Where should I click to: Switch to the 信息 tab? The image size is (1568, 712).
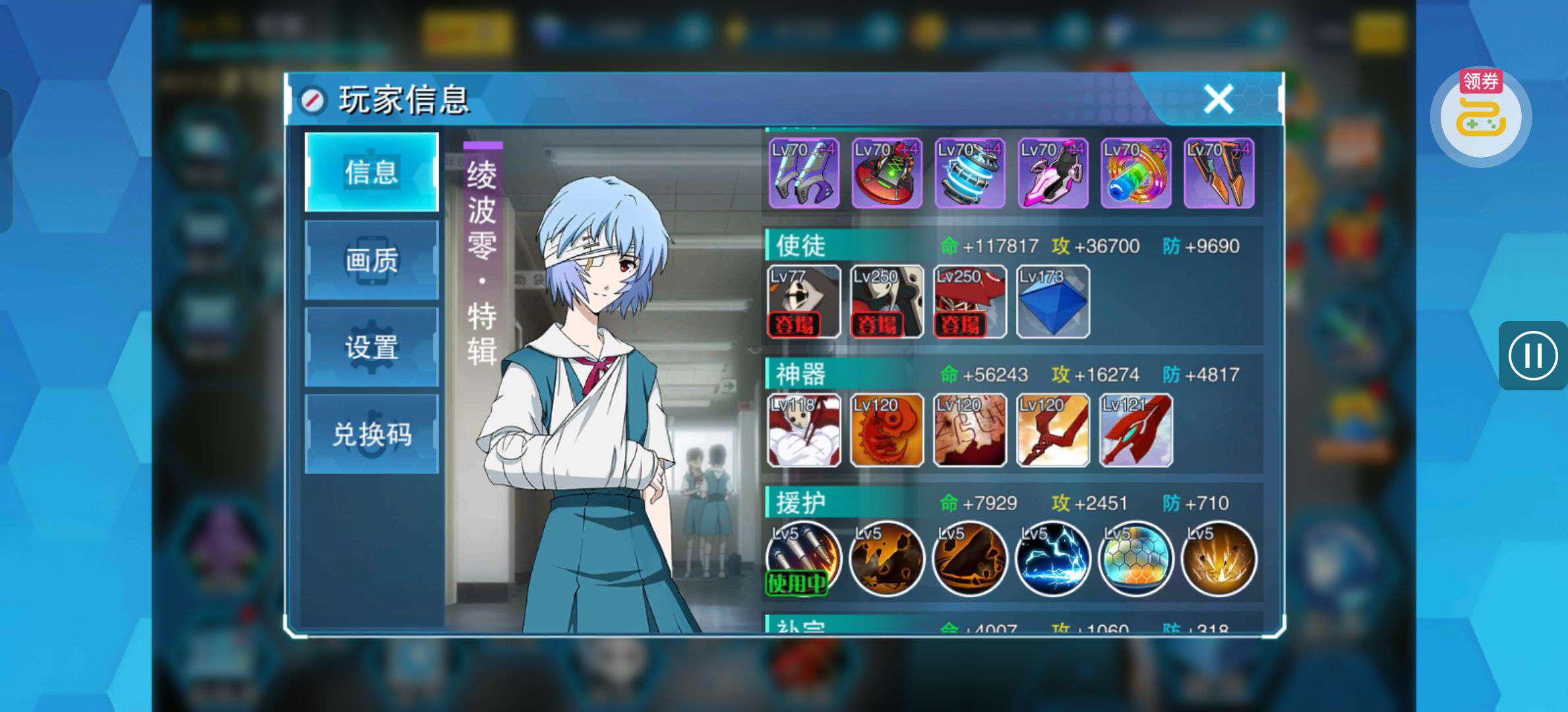pyautogui.click(x=372, y=172)
